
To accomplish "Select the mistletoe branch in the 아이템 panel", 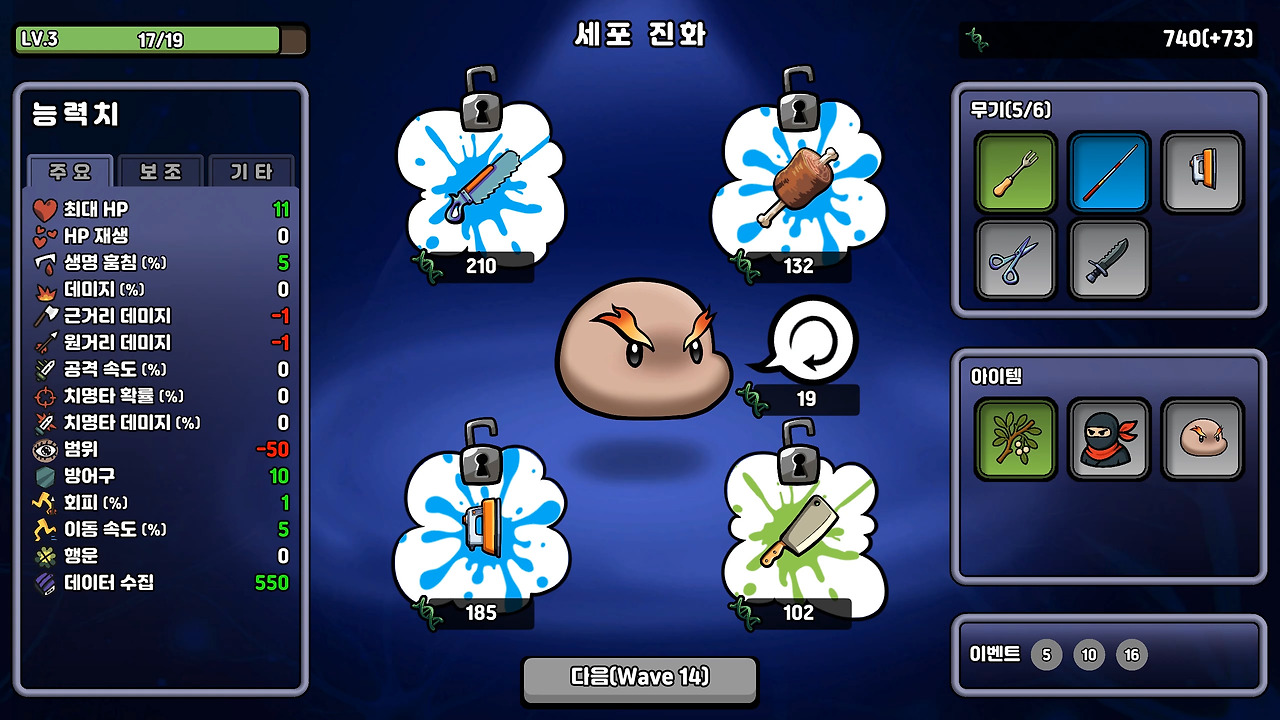I will pos(1016,438).
